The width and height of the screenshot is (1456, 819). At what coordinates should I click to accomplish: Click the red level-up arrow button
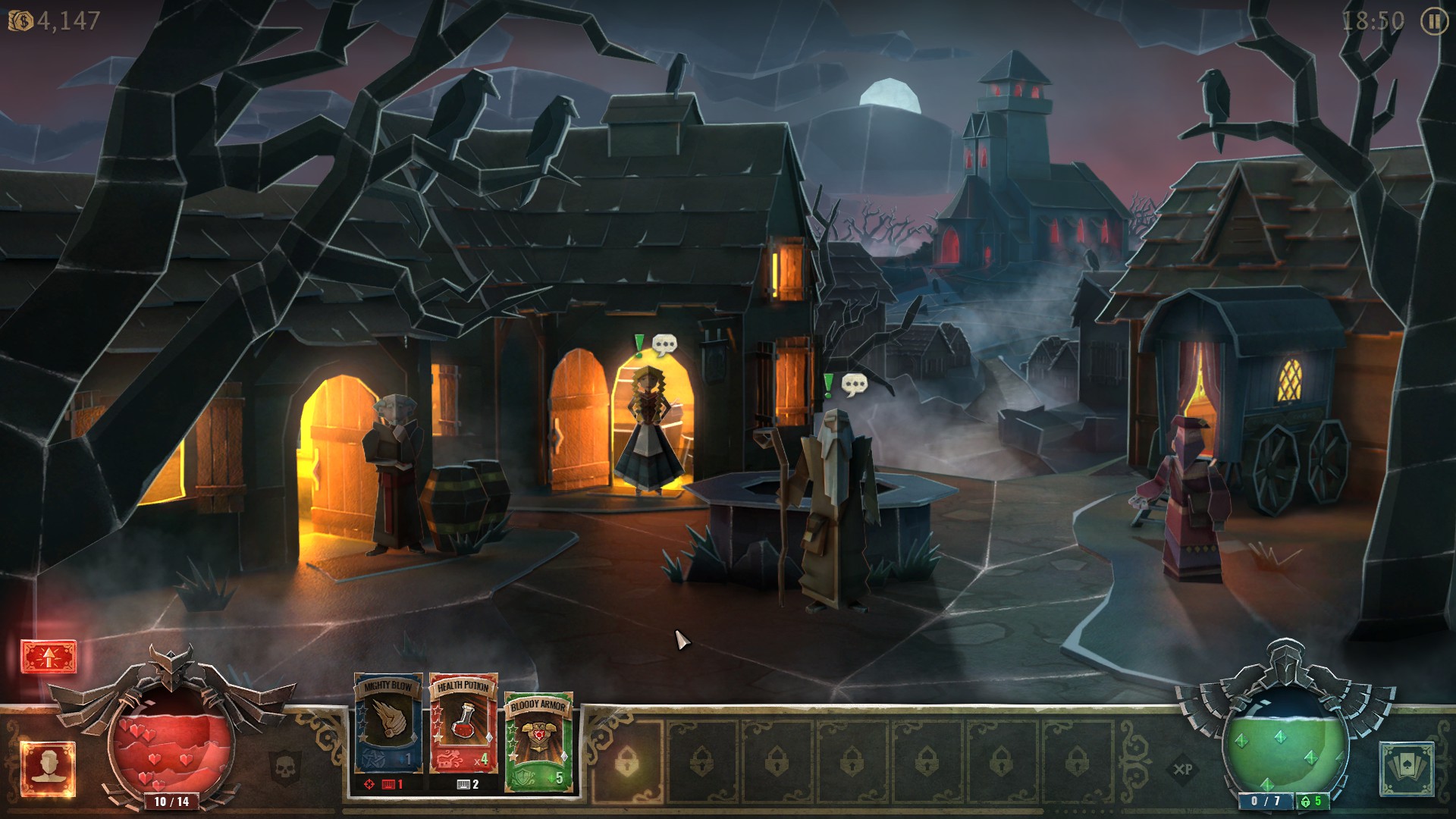click(x=49, y=657)
